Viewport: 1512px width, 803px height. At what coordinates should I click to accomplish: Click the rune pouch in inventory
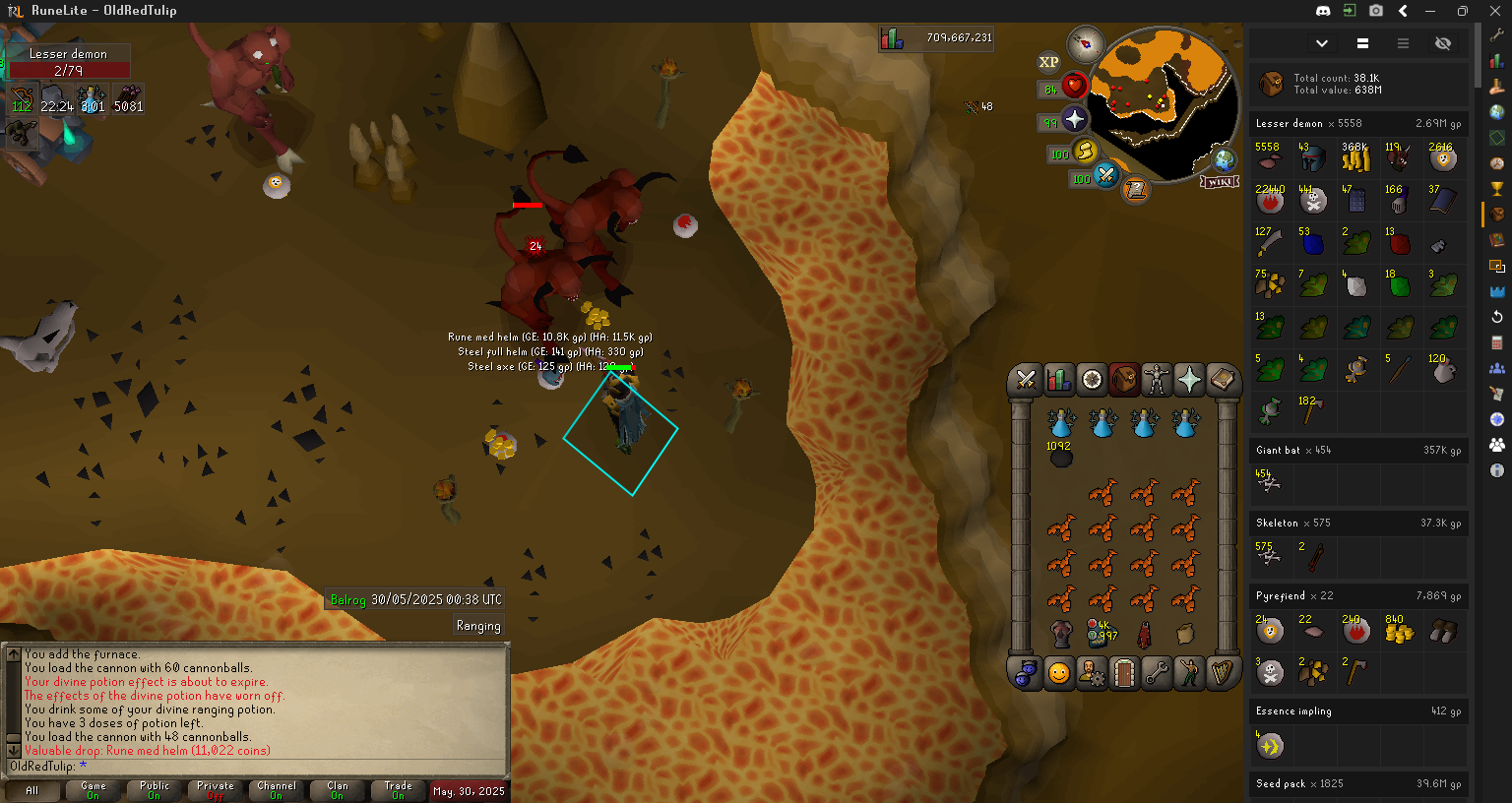click(x=1101, y=633)
